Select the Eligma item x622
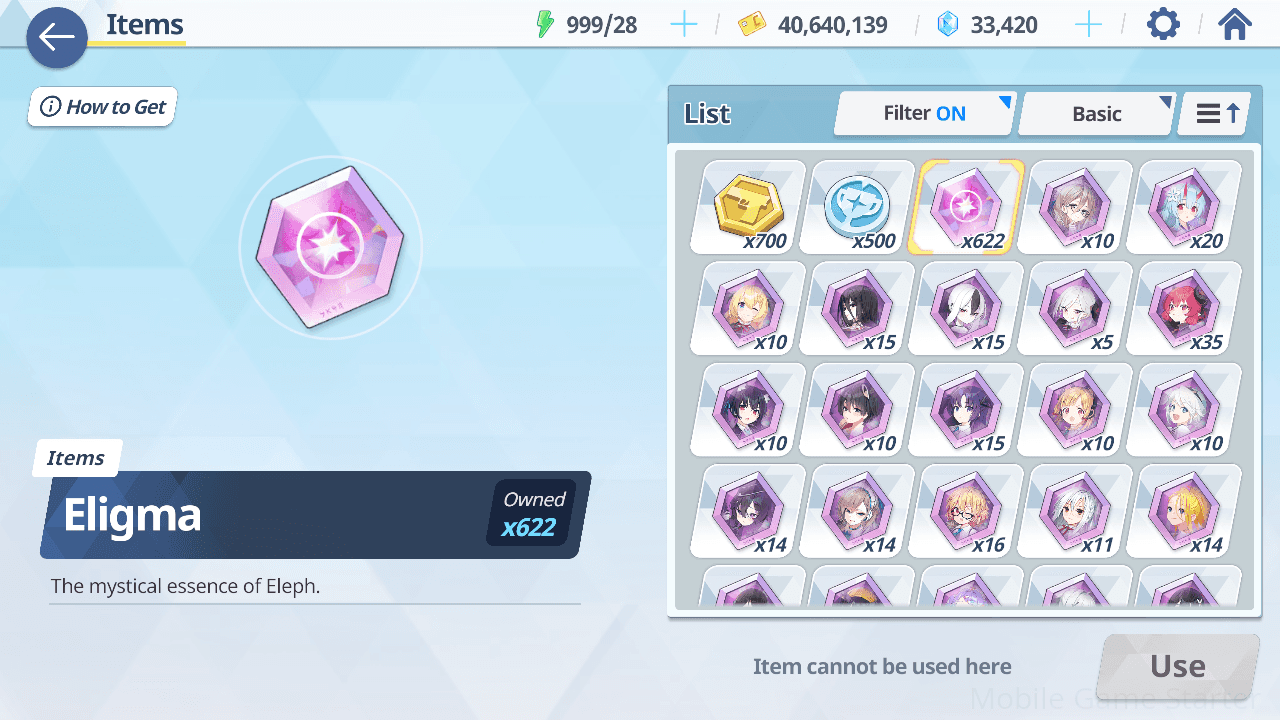1280x720 pixels. pyautogui.click(x=966, y=207)
